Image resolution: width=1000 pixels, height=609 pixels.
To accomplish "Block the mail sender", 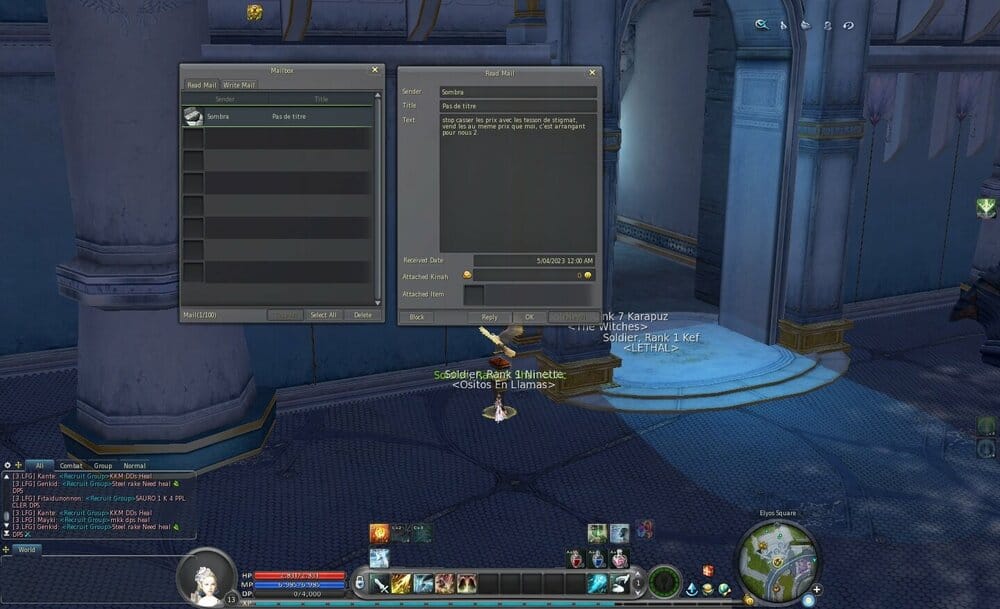I will [x=416, y=317].
